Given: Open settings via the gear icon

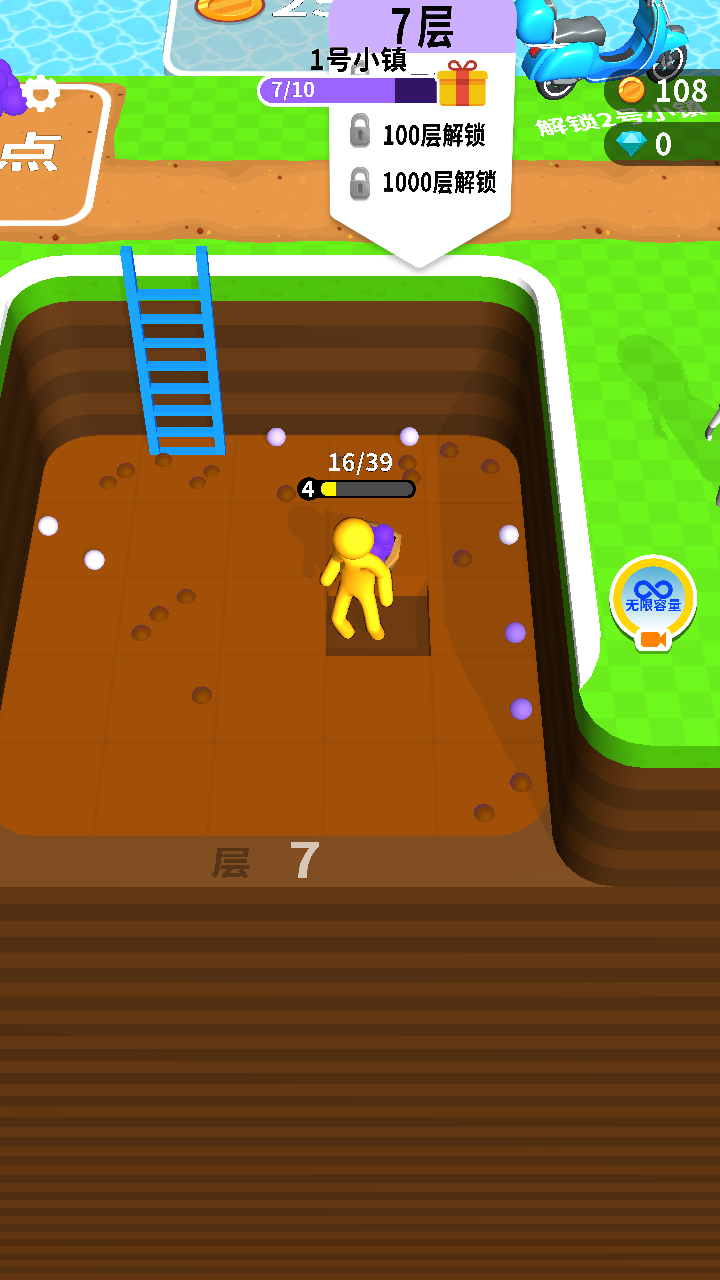Looking at the screenshot, I should click(x=40, y=93).
